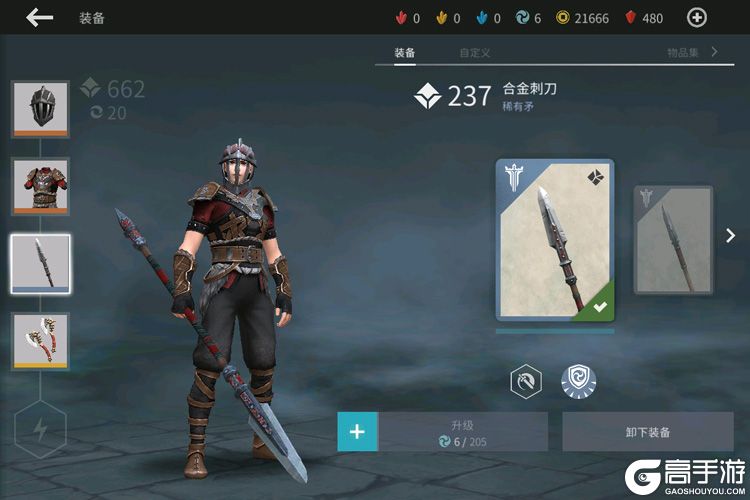View the hexagon weapon perk icon
Viewport: 750px width, 500px height.
tap(526, 381)
